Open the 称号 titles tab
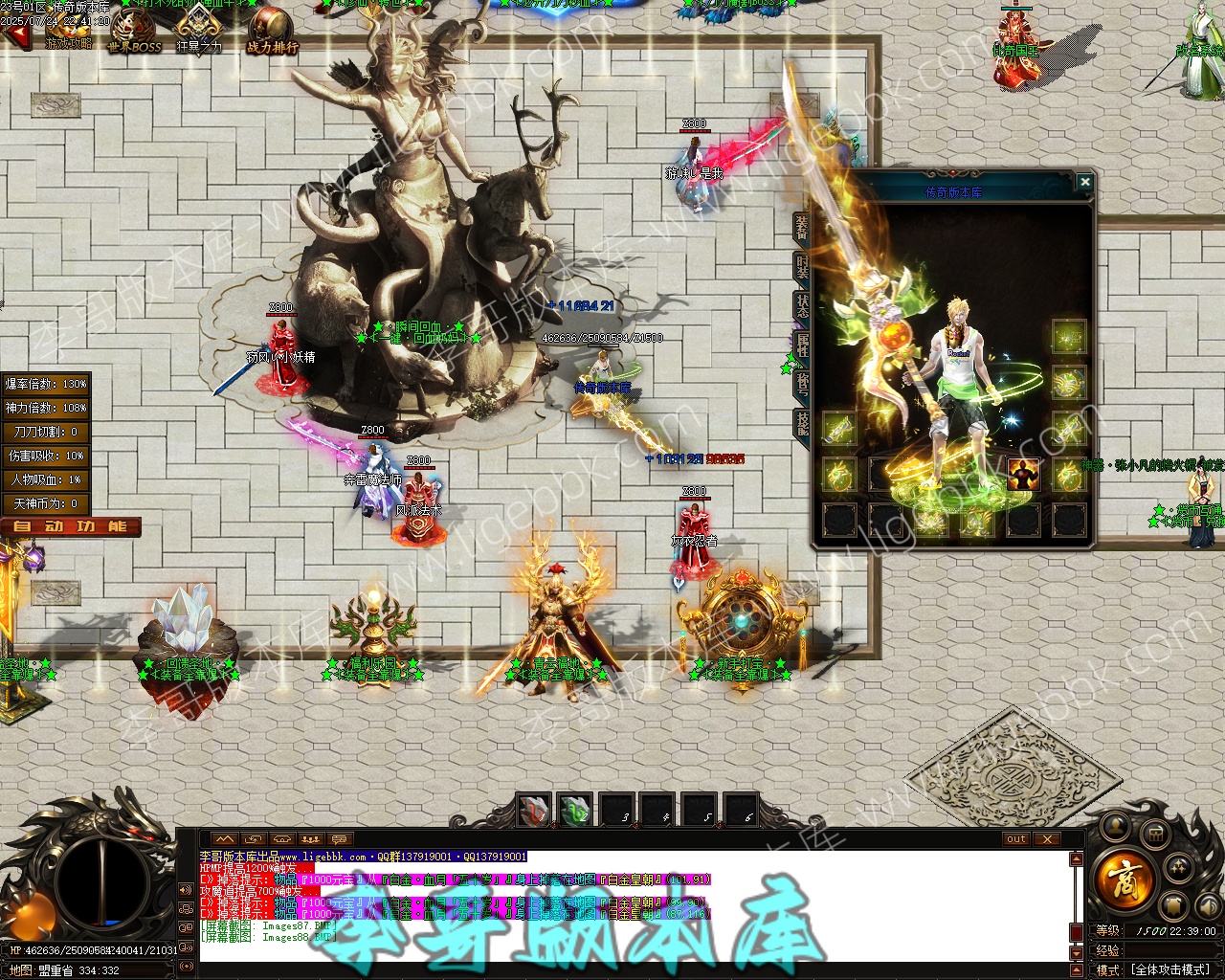Screen dimensions: 1225x980 802,384
